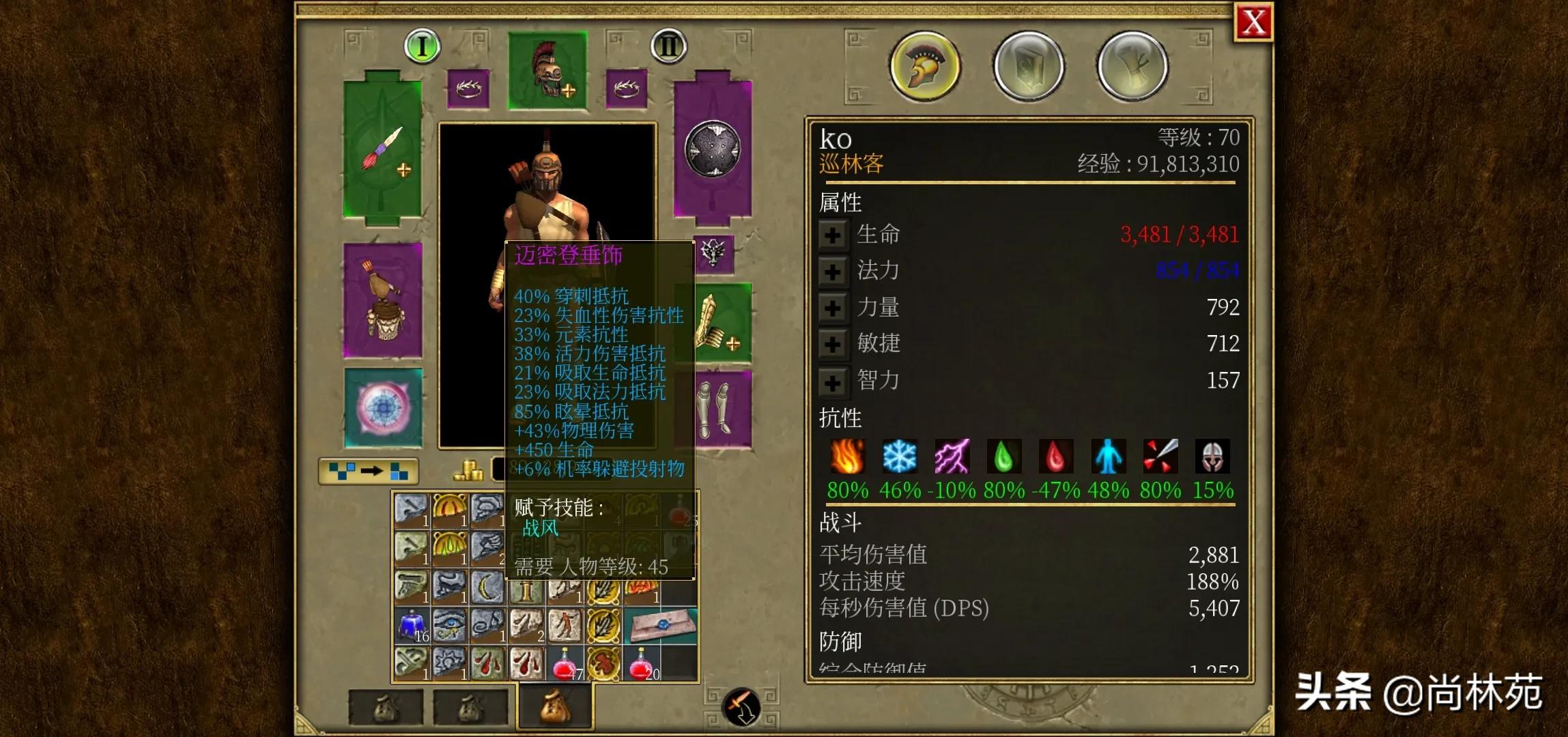
Task: Click the scroll envelope item in the inventory
Action: [x=661, y=624]
